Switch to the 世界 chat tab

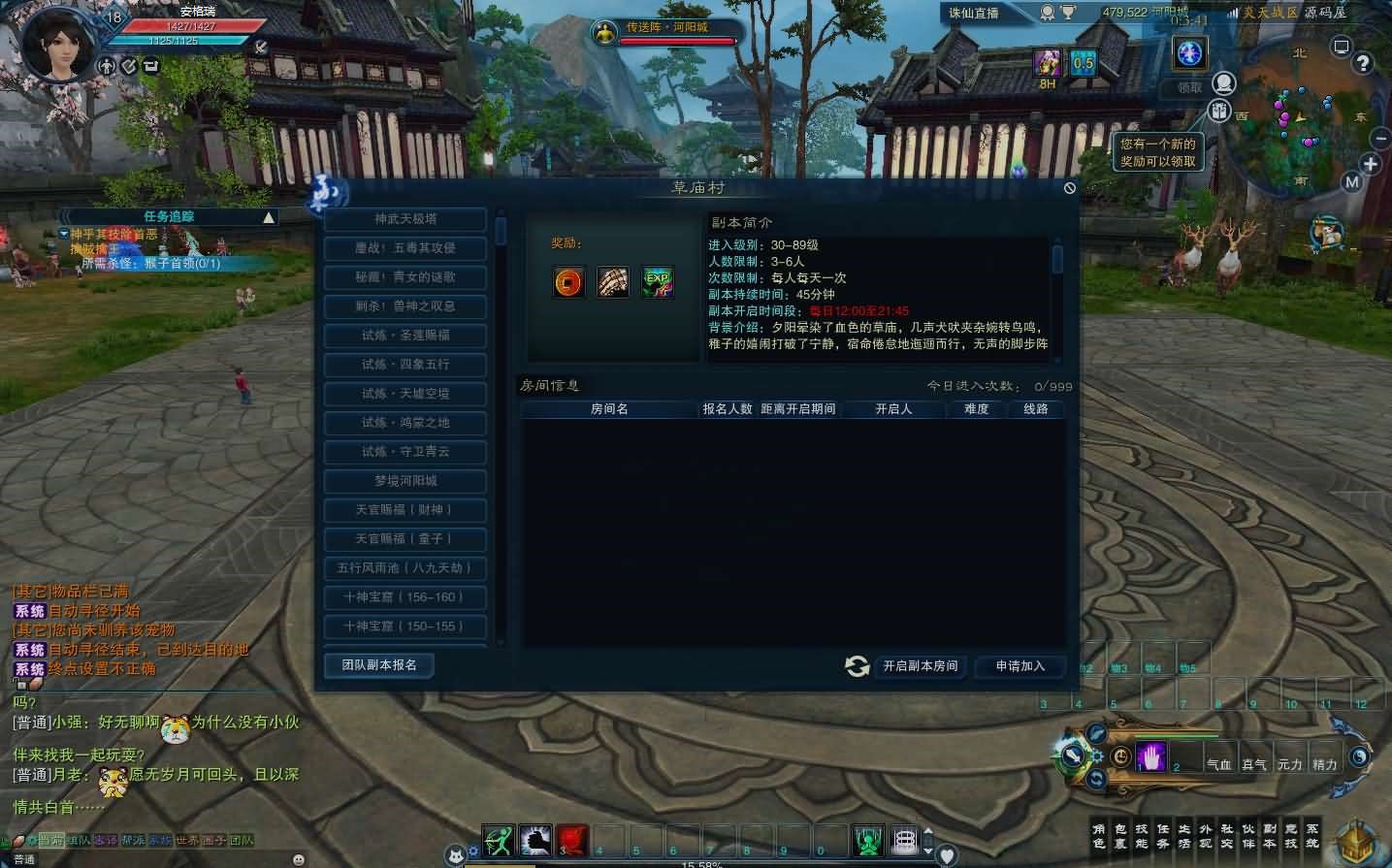(186, 840)
